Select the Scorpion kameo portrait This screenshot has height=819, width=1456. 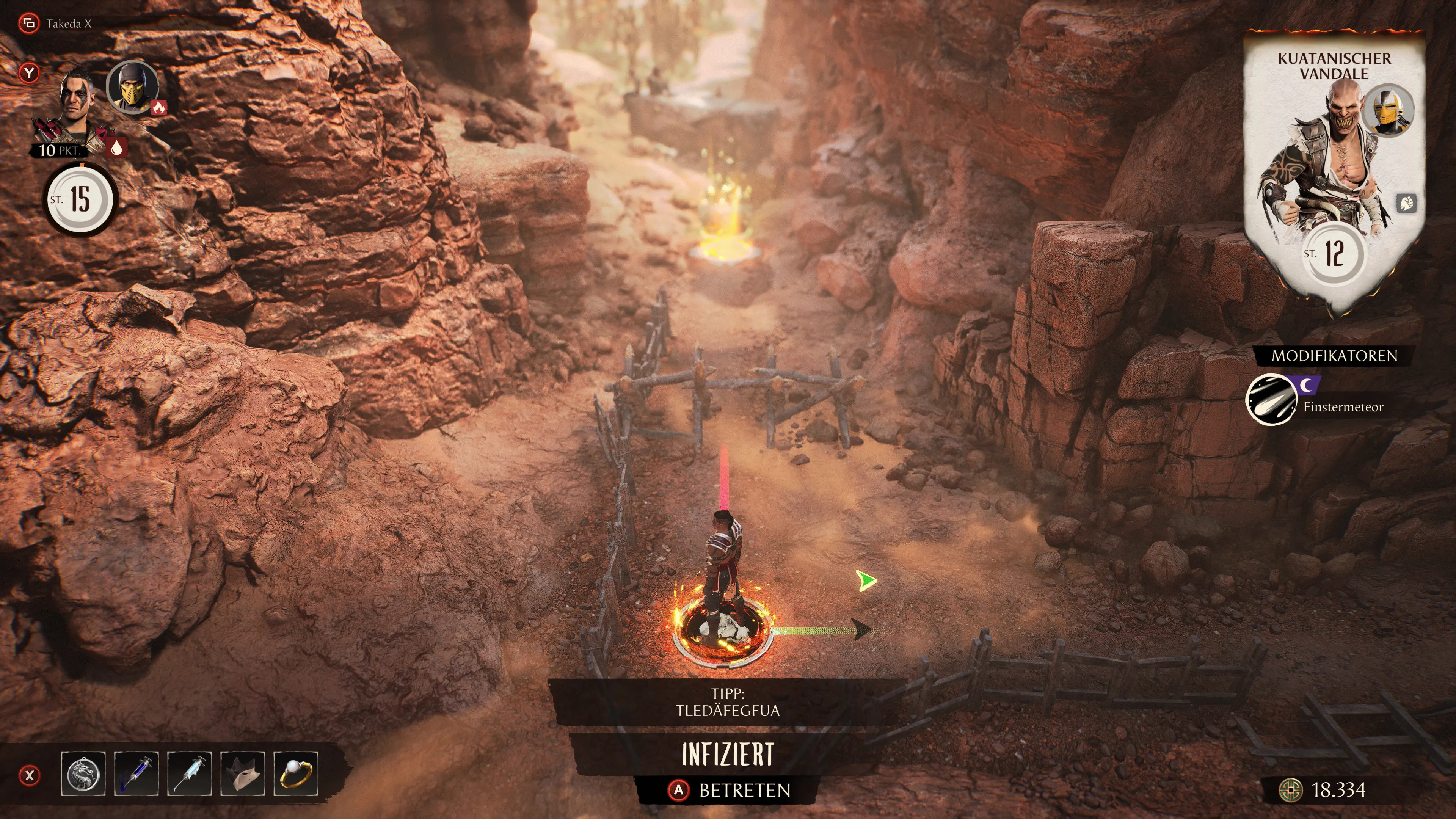(132, 87)
